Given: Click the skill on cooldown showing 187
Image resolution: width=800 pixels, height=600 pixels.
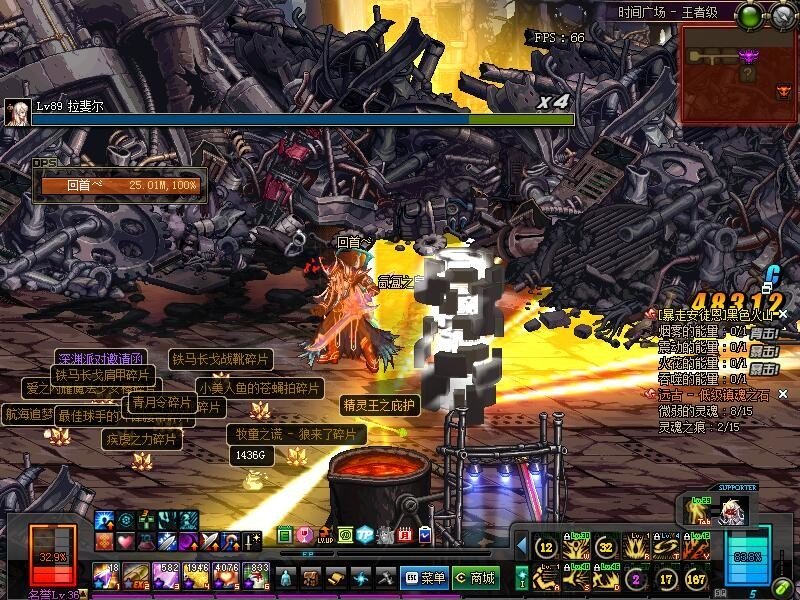Looking at the screenshot, I should click(x=698, y=579).
